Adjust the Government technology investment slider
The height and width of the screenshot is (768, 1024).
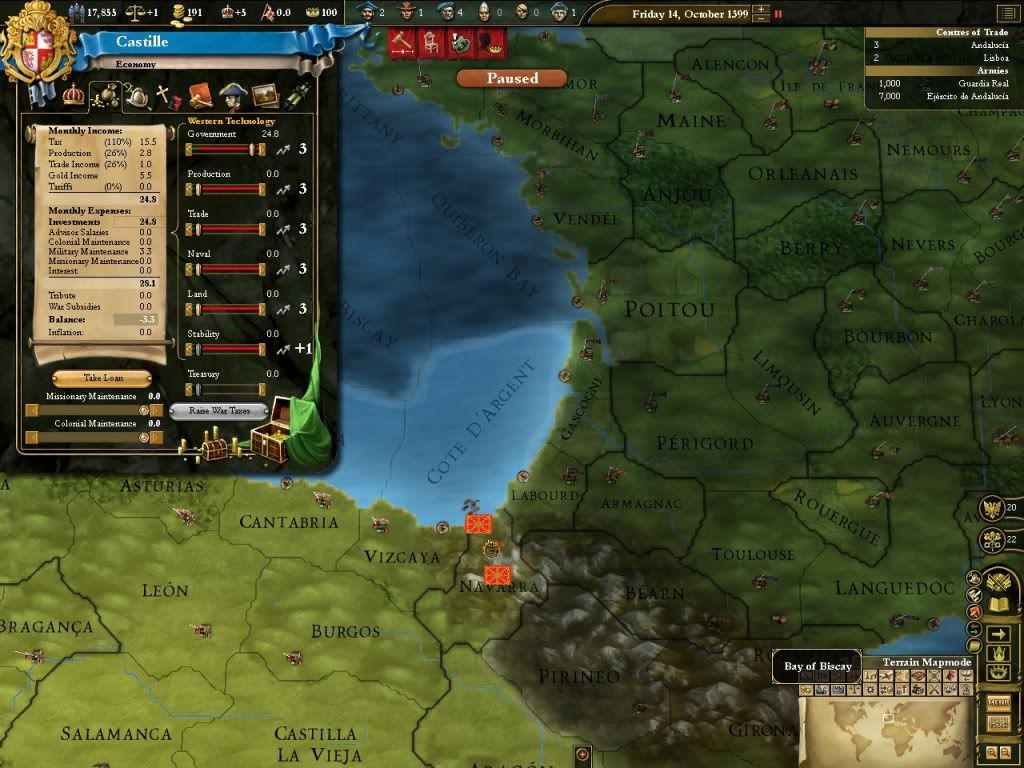226,149
